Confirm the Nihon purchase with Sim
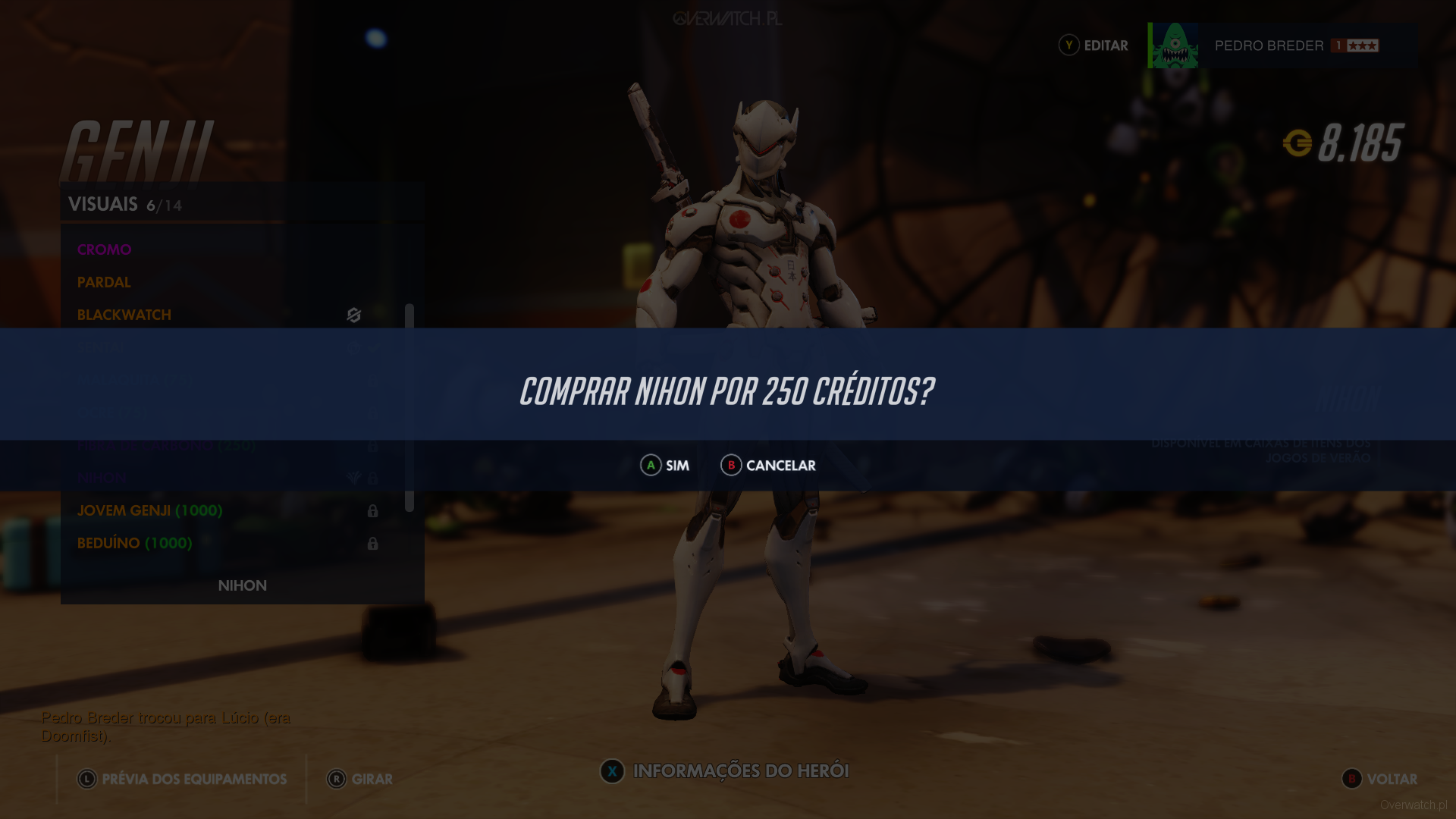 pyautogui.click(x=665, y=465)
